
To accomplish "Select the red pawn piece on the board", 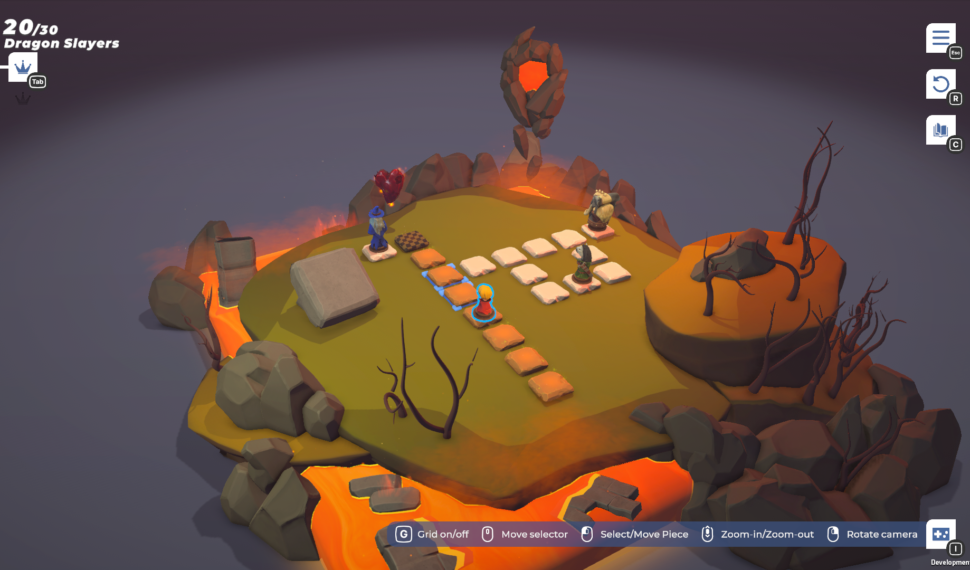I will [484, 304].
